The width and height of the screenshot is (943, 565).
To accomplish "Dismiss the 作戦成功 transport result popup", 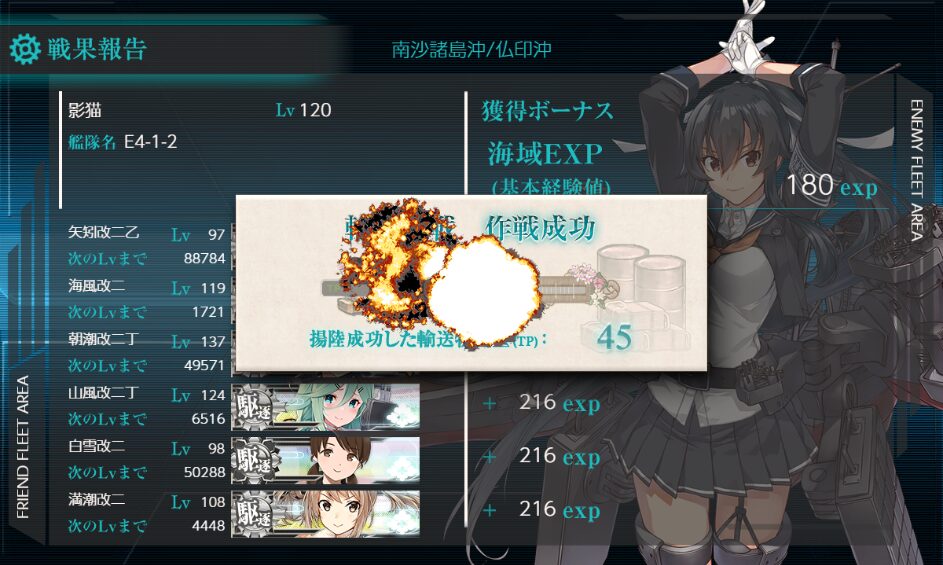I will (x=470, y=283).
